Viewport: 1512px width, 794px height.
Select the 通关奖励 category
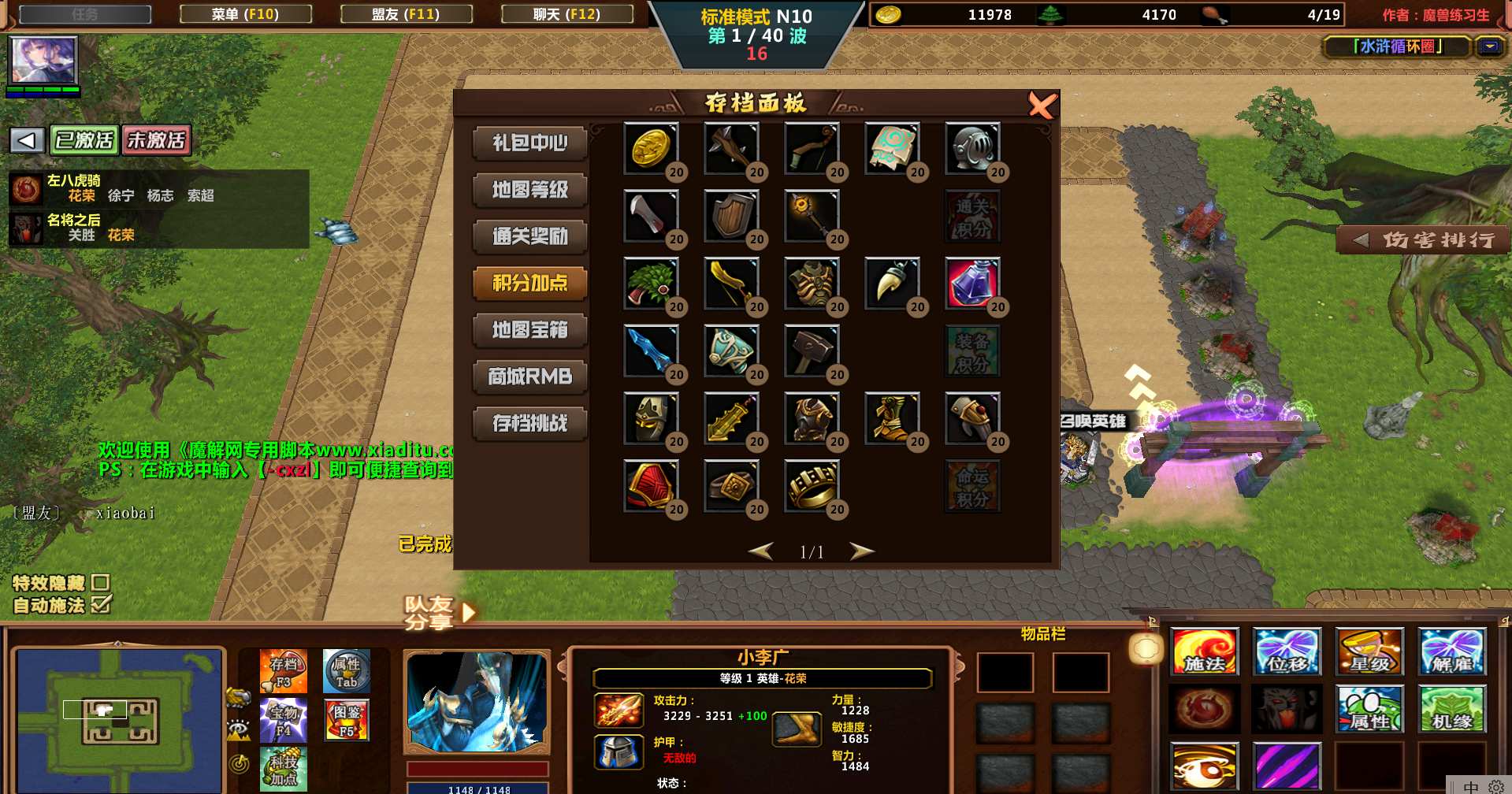[529, 236]
